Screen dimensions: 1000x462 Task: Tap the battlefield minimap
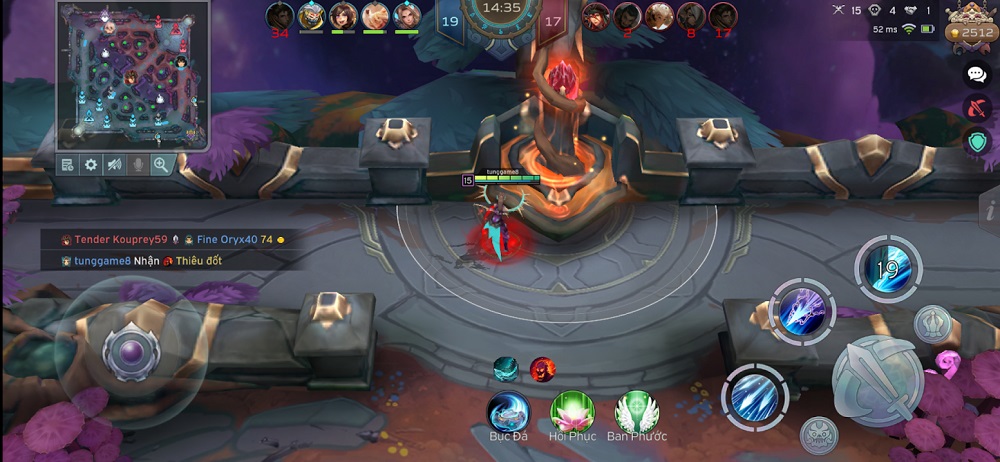click(x=131, y=76)
